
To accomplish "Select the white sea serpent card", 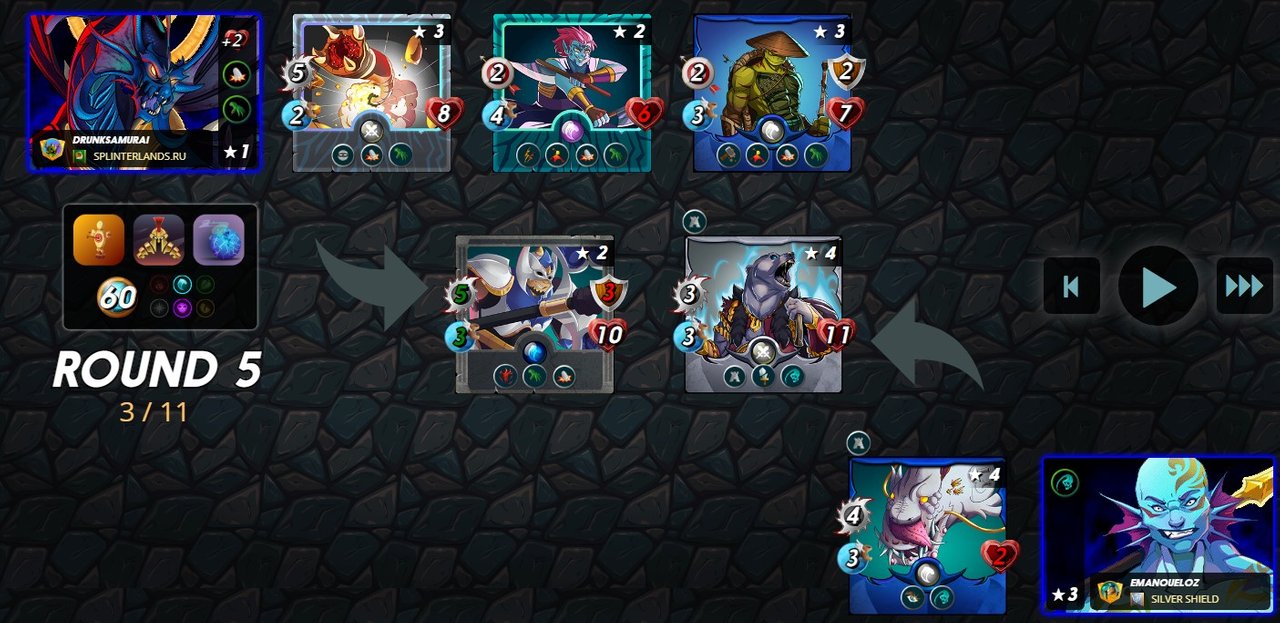I will [927, 535].
